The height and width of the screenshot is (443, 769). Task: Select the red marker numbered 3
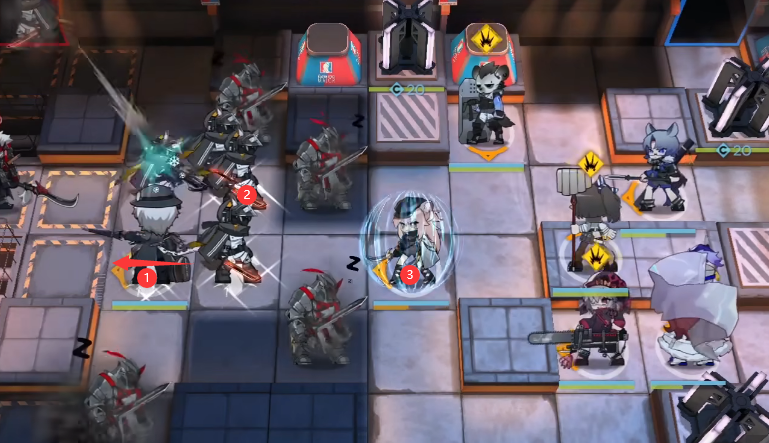(408, 273)
